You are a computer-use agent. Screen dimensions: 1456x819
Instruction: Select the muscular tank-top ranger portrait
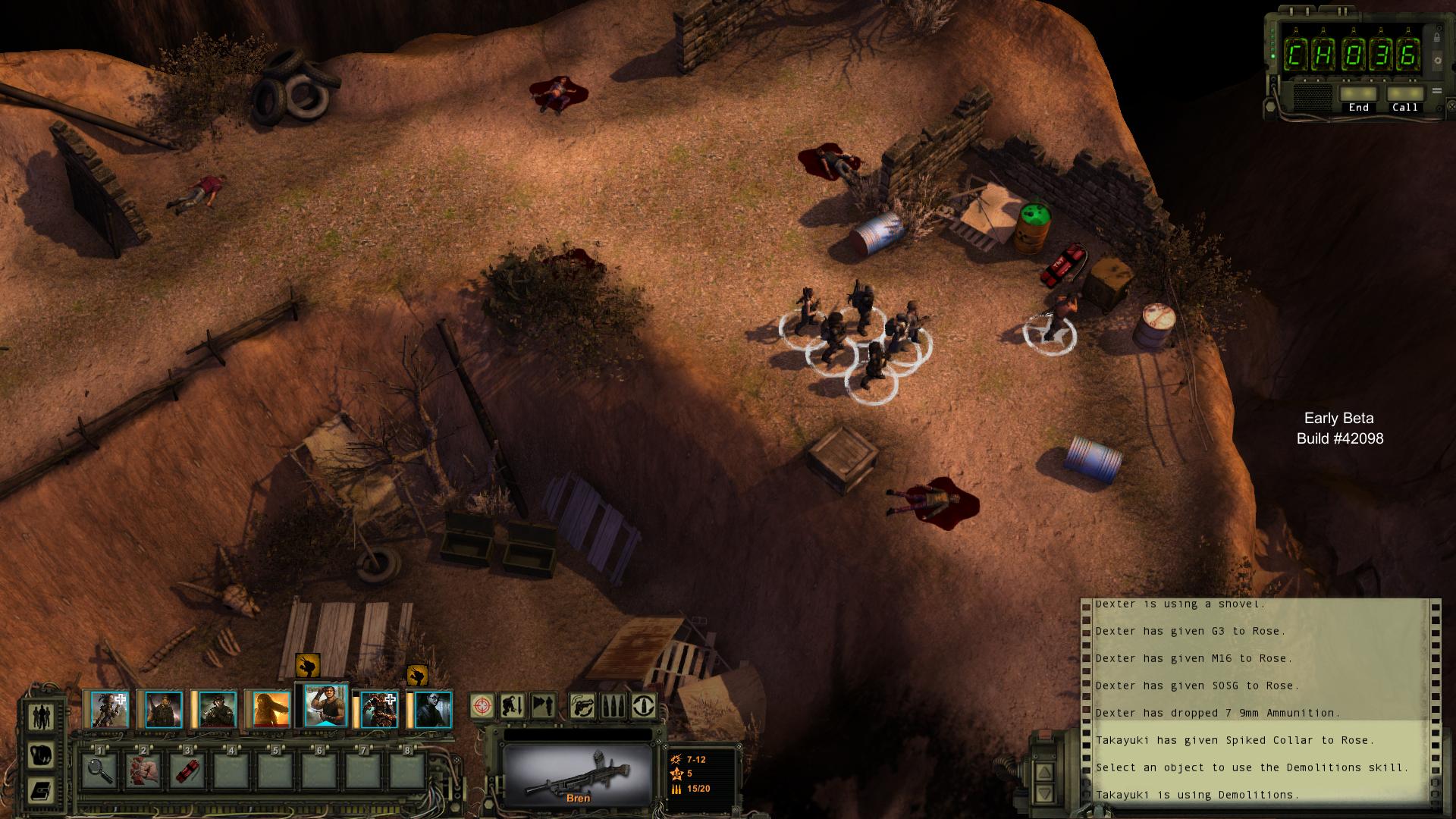325,707
